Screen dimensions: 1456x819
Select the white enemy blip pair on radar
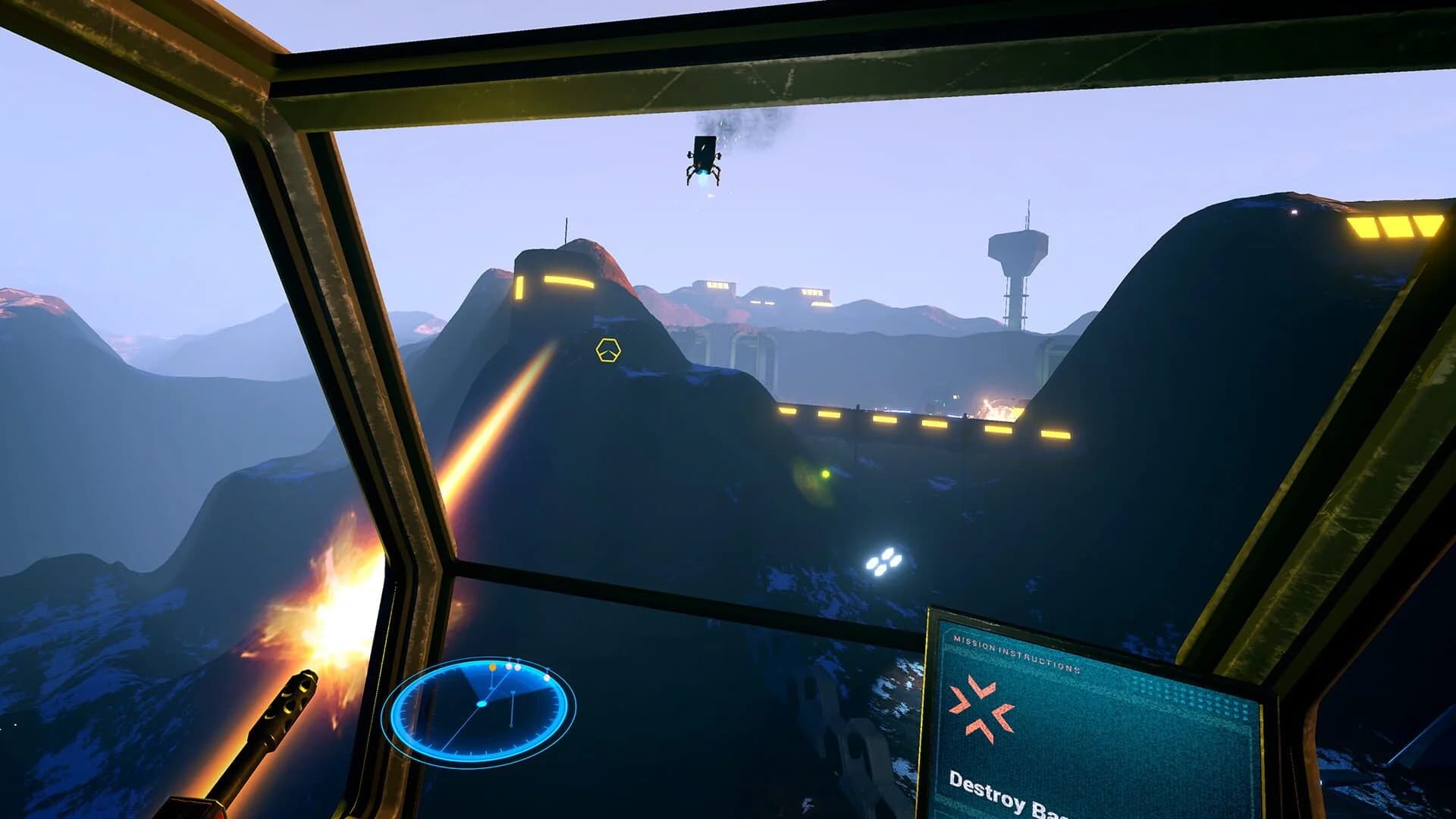pyautogui.click(x=513, y=667)
